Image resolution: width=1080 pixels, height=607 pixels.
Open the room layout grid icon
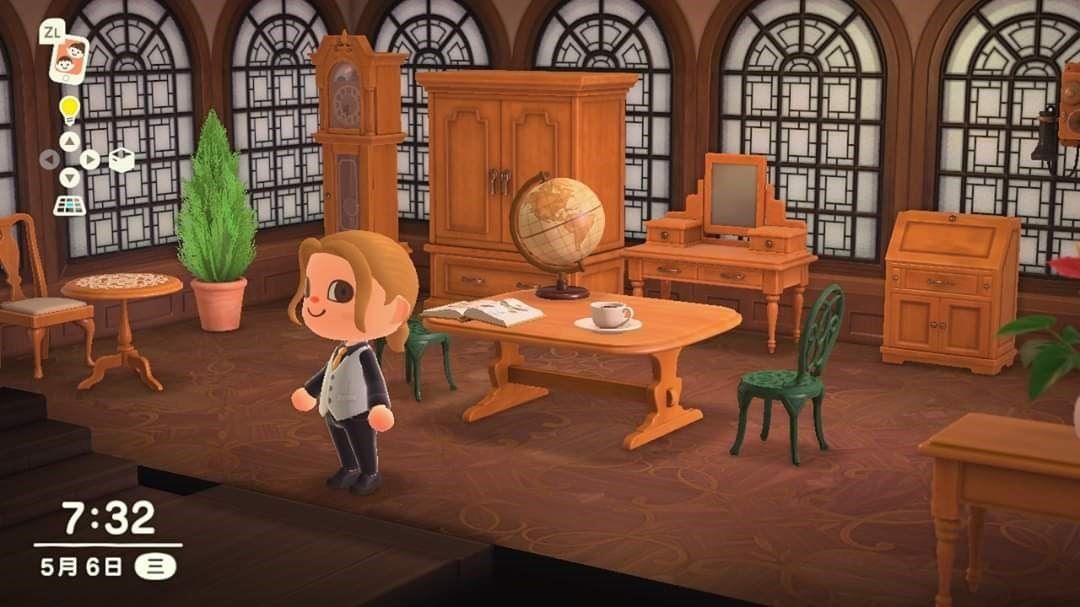(68, 205)
